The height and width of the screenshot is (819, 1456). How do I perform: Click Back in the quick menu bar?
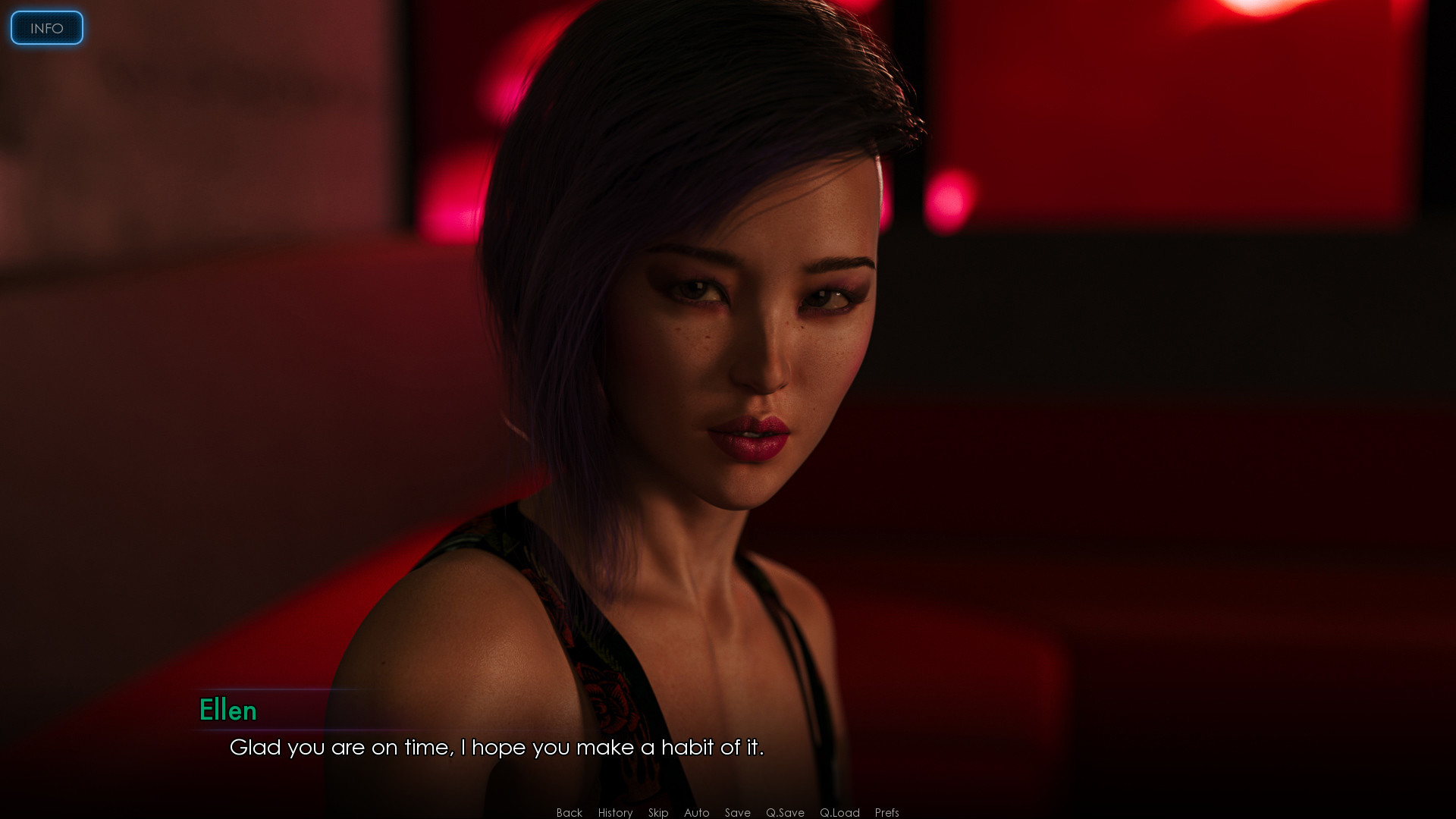(568, 812)
